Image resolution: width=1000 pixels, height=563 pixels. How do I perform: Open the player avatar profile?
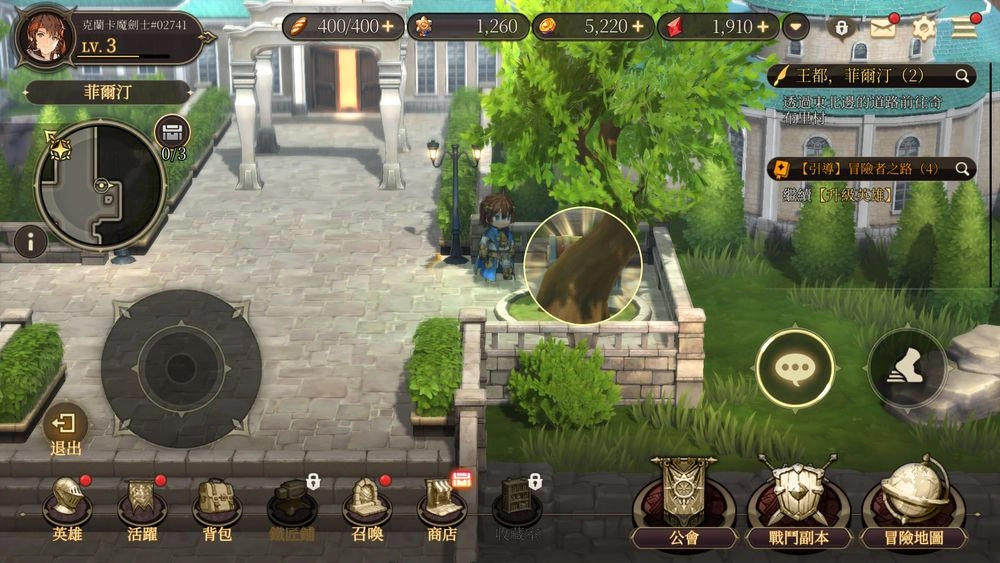tap(46, 37)
